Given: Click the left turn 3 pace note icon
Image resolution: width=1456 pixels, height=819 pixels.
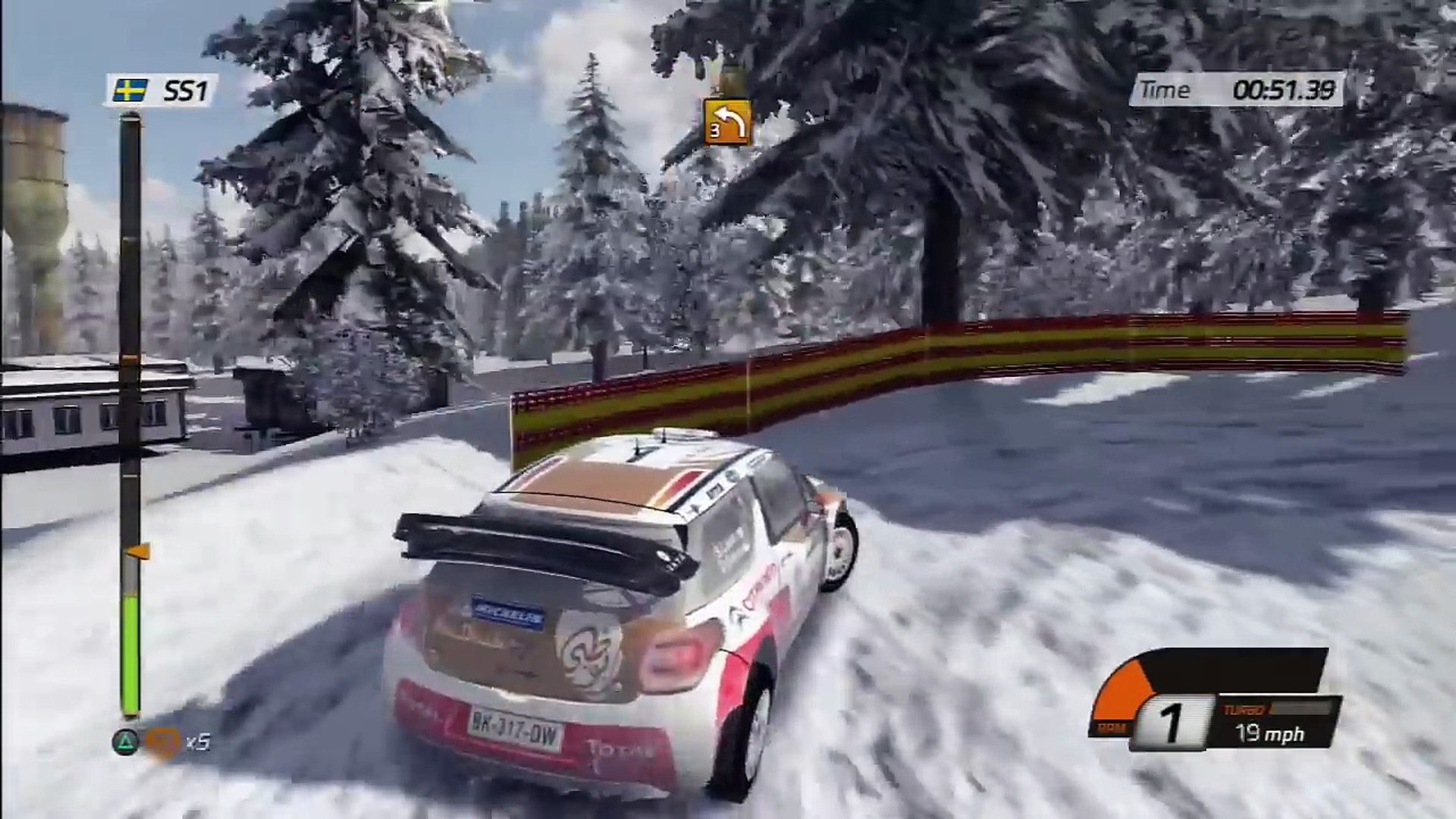Looking at the screenshot, I should point(727,121).
